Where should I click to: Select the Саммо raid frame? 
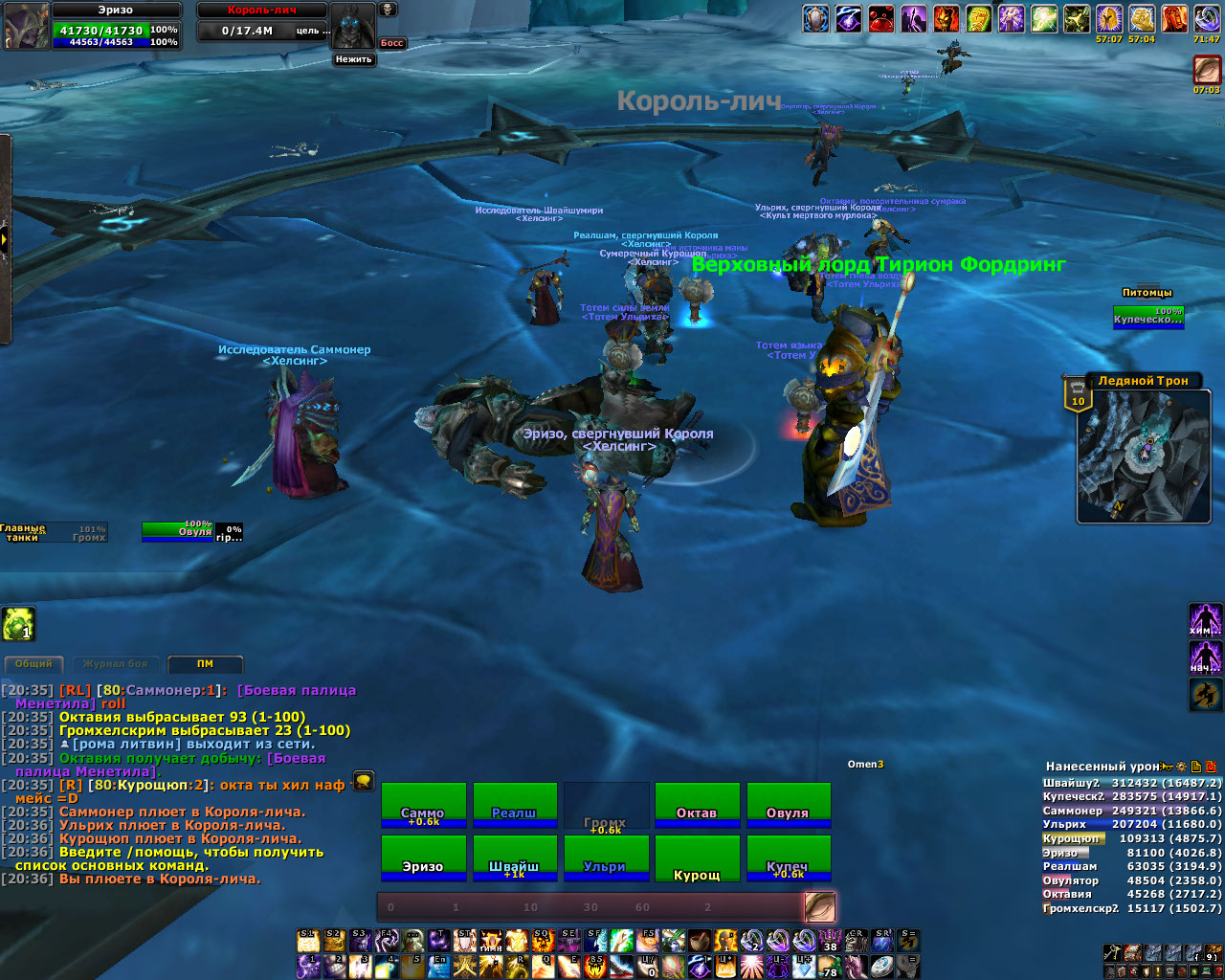click(x=423, y=804)
